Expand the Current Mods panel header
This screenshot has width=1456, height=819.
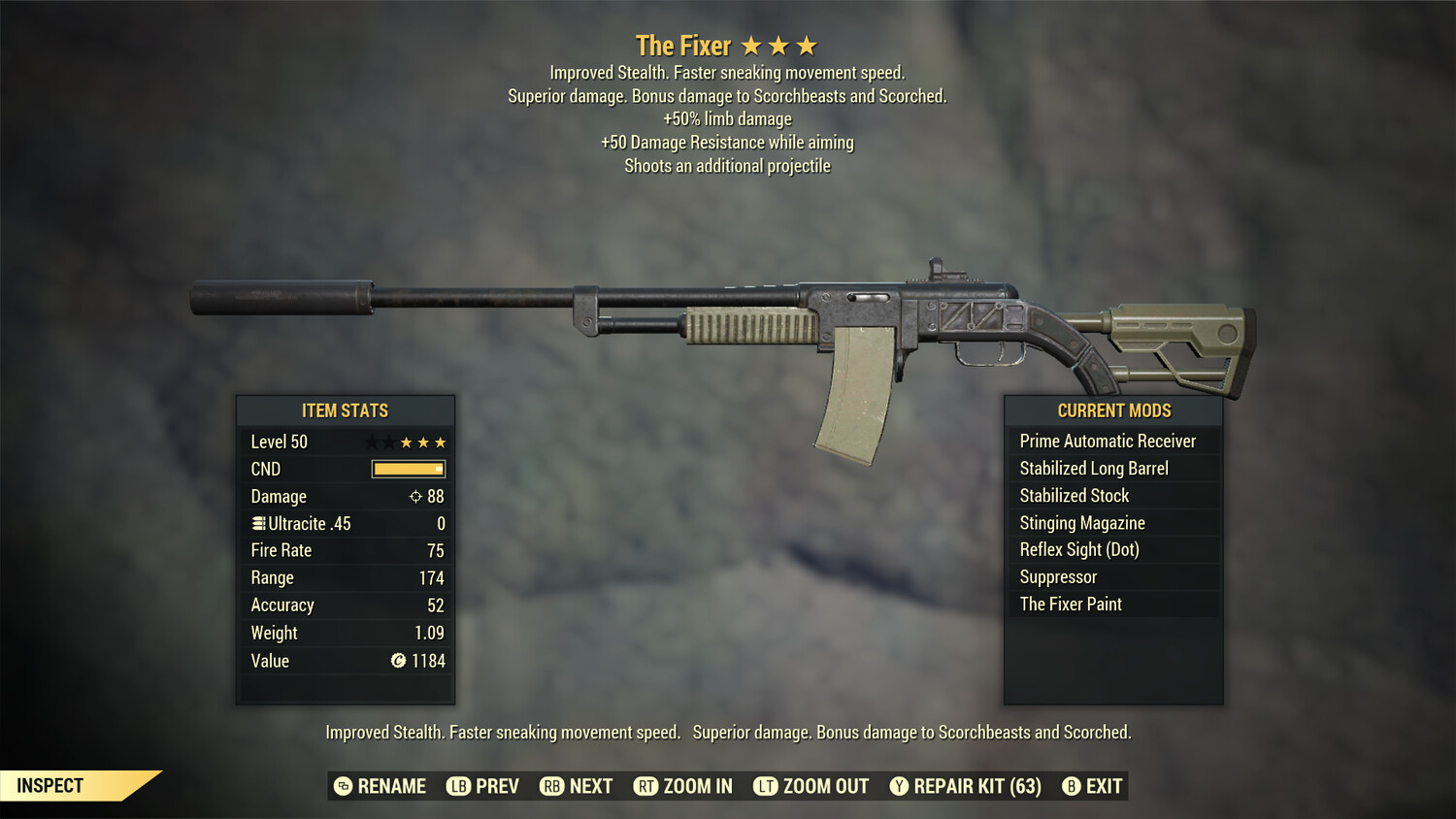point(1113,410)
